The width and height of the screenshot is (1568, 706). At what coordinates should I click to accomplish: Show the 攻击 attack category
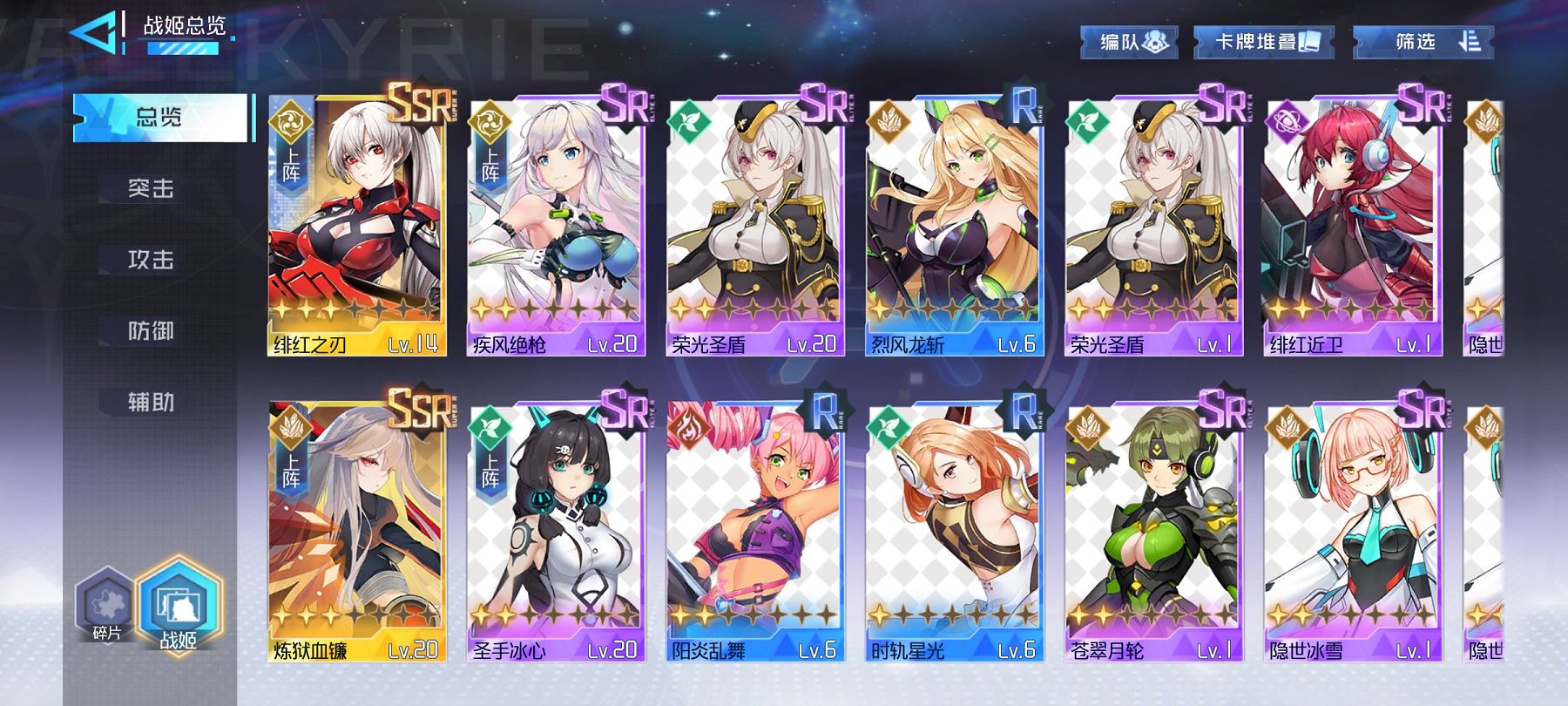pos(152,260)
